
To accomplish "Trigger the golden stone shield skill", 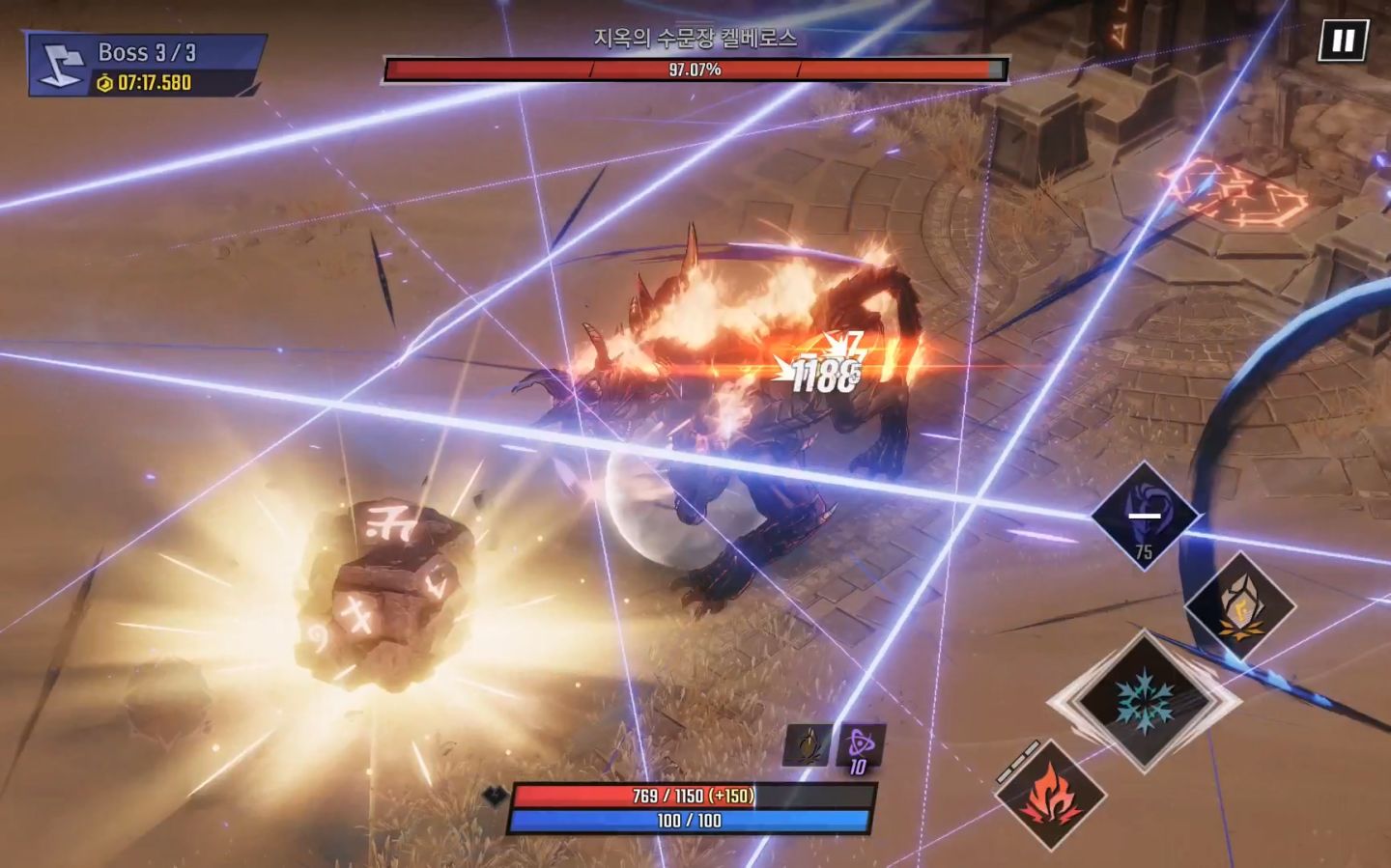I will pos(1239,607).
